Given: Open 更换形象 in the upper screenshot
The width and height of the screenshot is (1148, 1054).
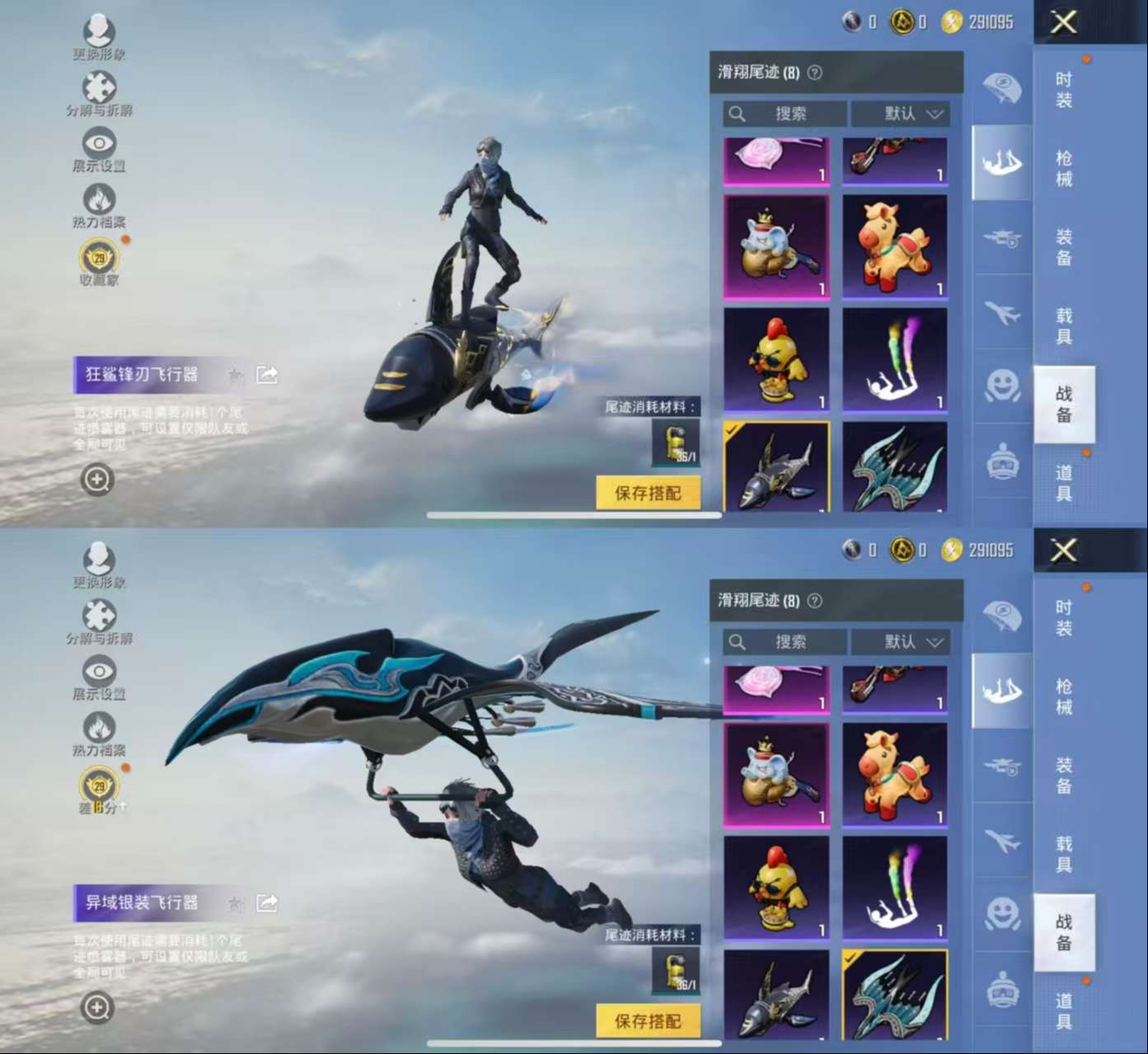Looking at the screenshot, I should click(x=99, y=35).
